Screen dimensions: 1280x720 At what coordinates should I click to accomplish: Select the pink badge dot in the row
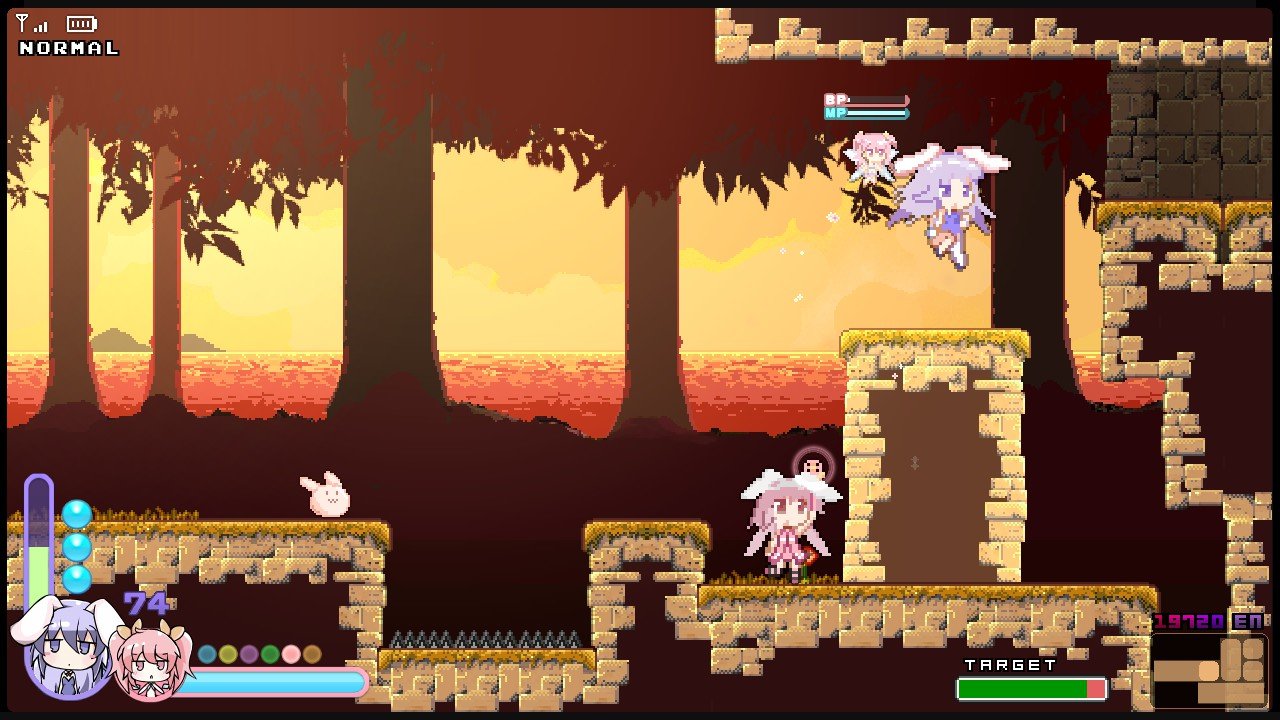click(291, 653)
